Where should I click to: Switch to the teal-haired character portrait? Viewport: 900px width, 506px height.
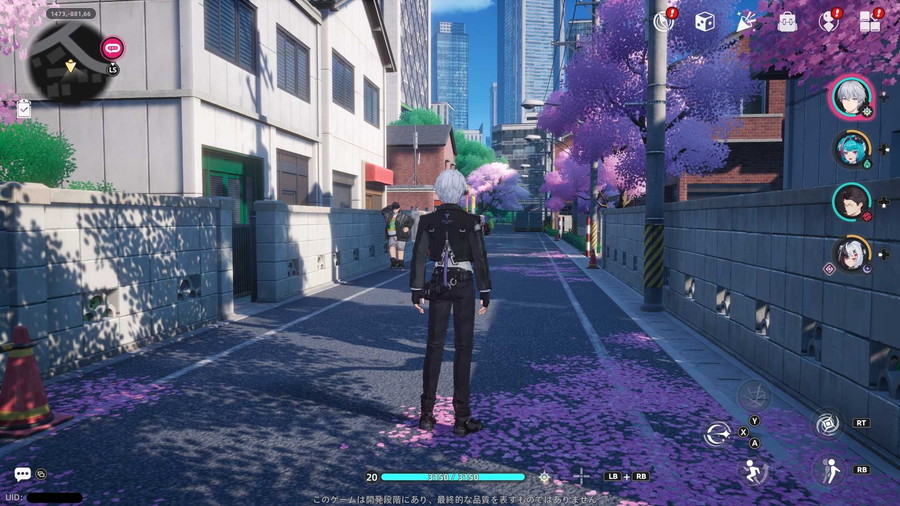[851, 149]
